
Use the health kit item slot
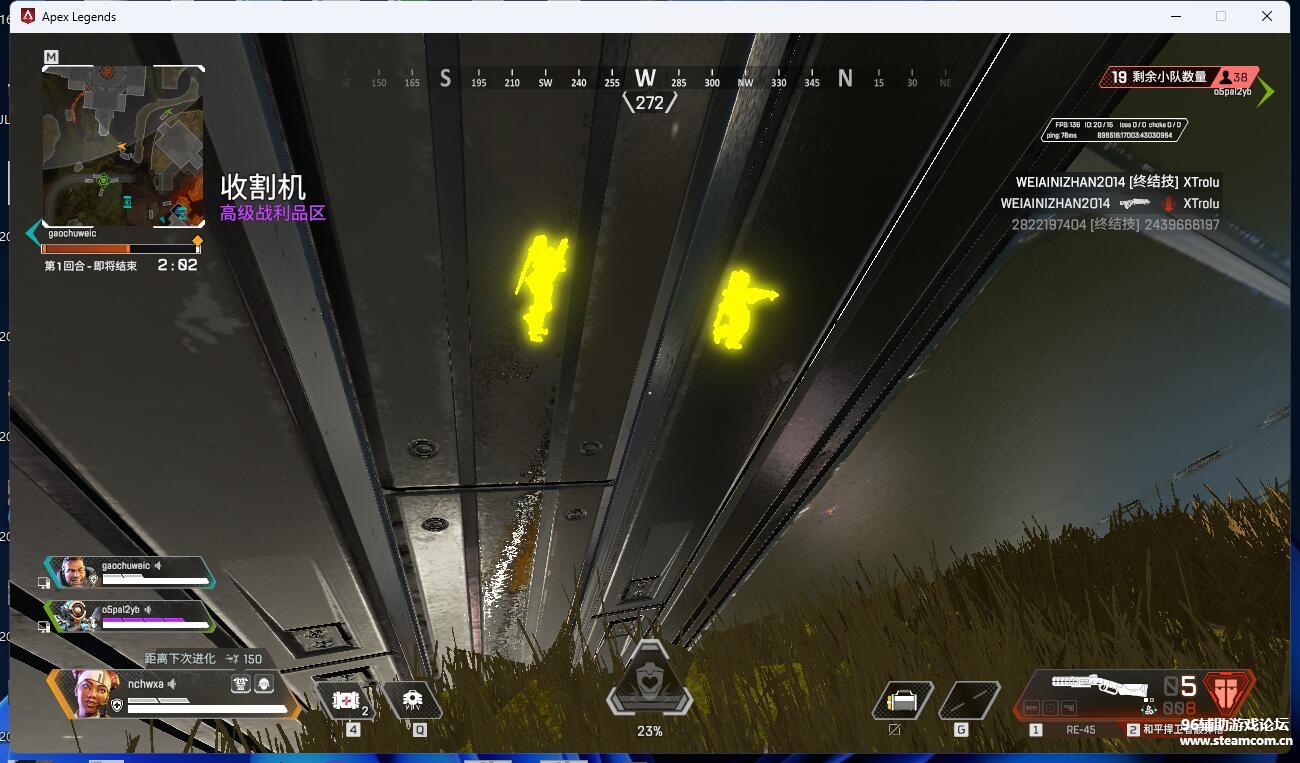tap(345, 700)
